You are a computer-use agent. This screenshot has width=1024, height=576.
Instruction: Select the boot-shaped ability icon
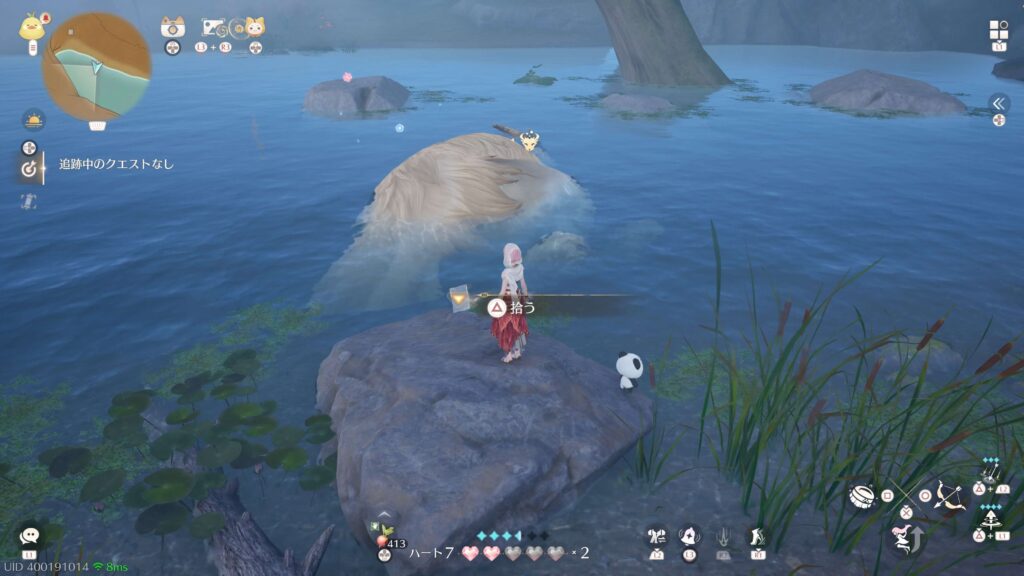tap(758, 536)
